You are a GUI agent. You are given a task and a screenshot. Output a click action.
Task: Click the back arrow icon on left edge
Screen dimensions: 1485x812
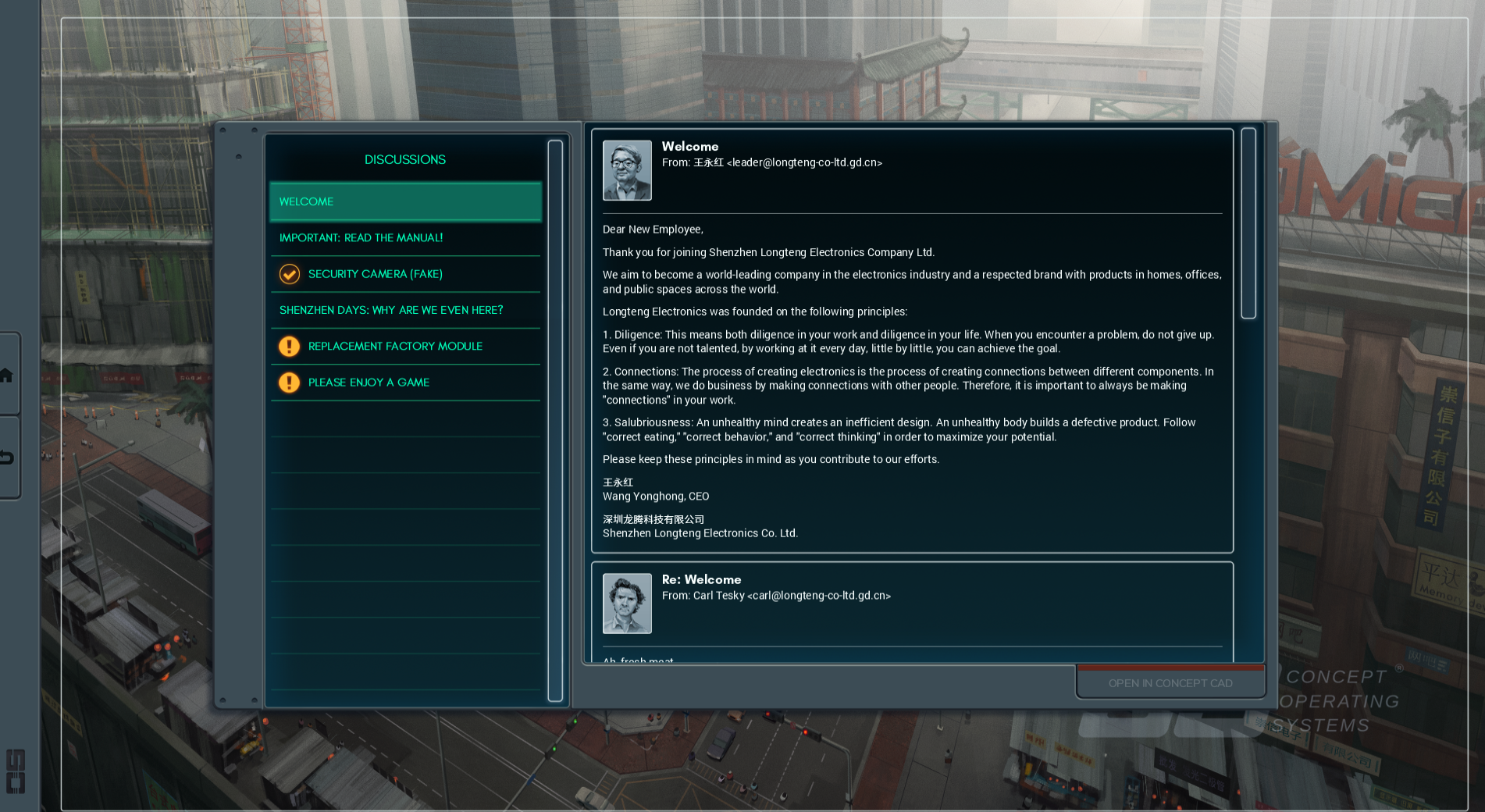(x=6, y=458)
